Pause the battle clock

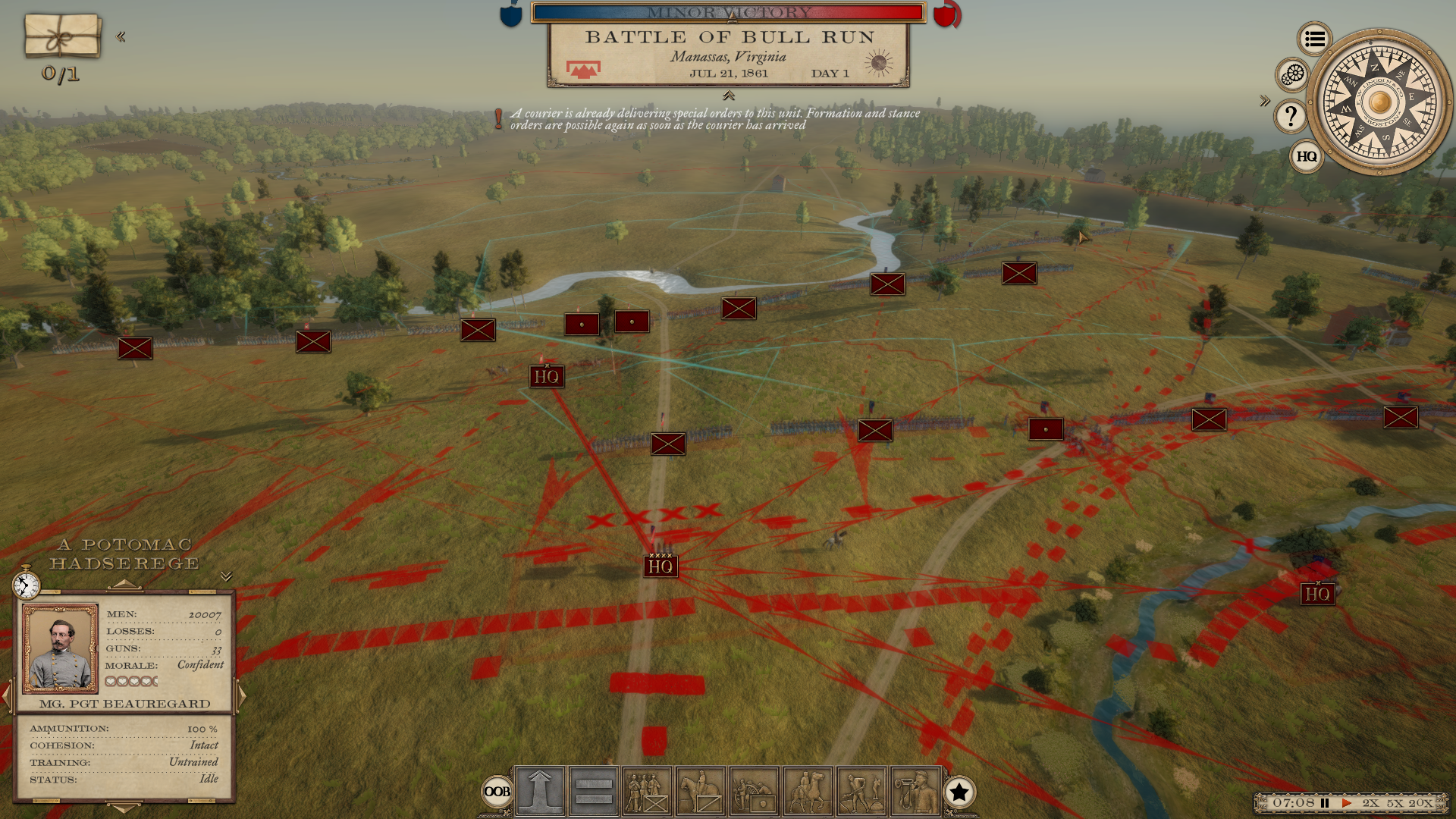[1325, 803]
